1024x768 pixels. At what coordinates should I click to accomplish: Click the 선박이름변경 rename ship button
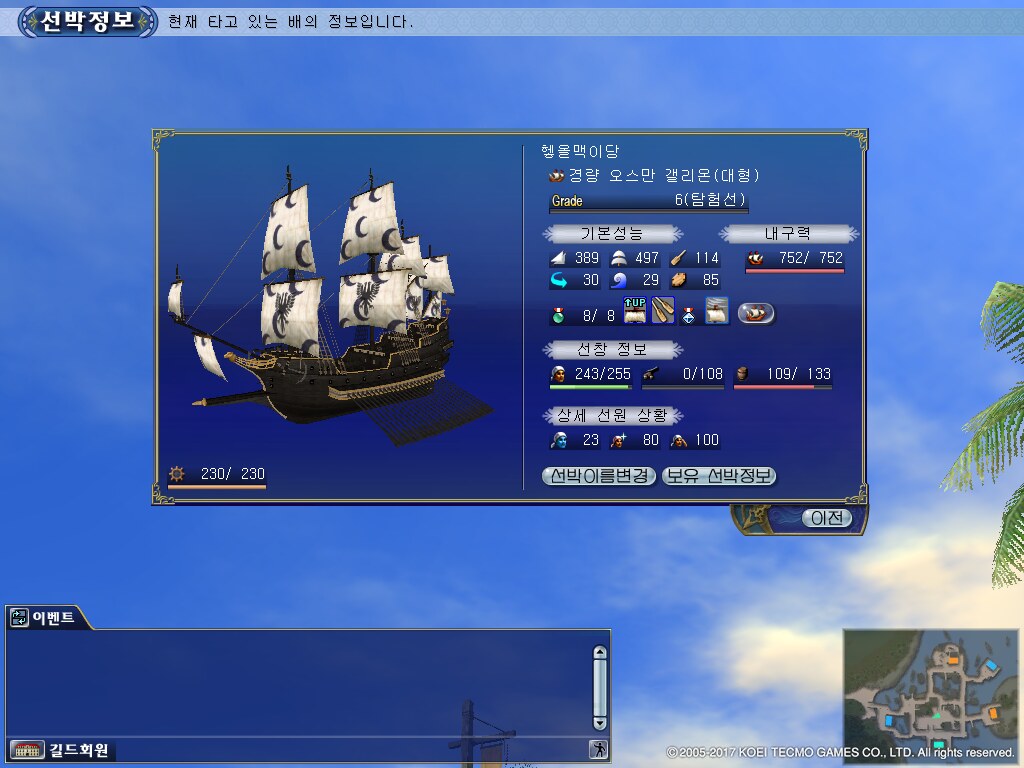[600, 476]
